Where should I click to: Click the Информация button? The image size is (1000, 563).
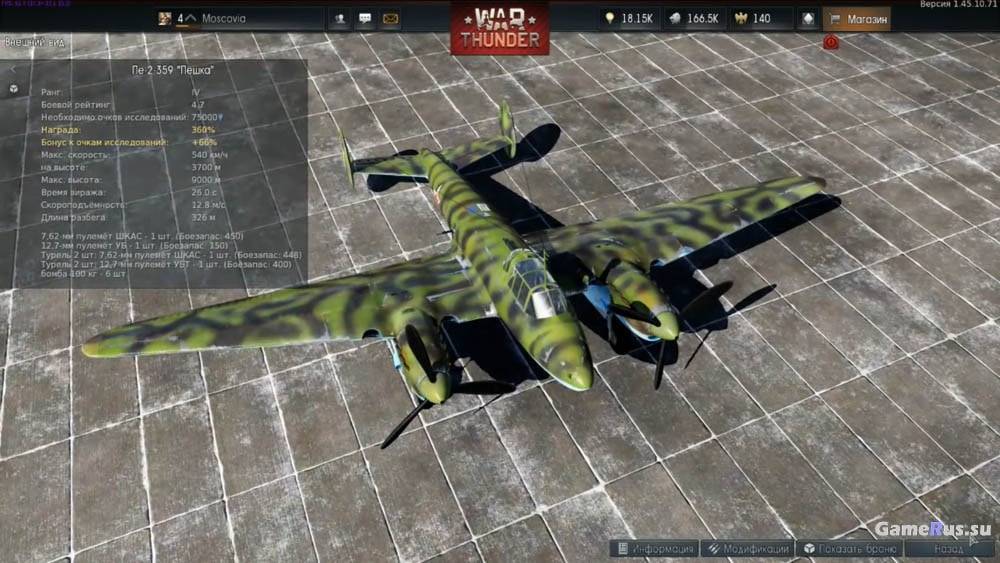coord(654,549)
